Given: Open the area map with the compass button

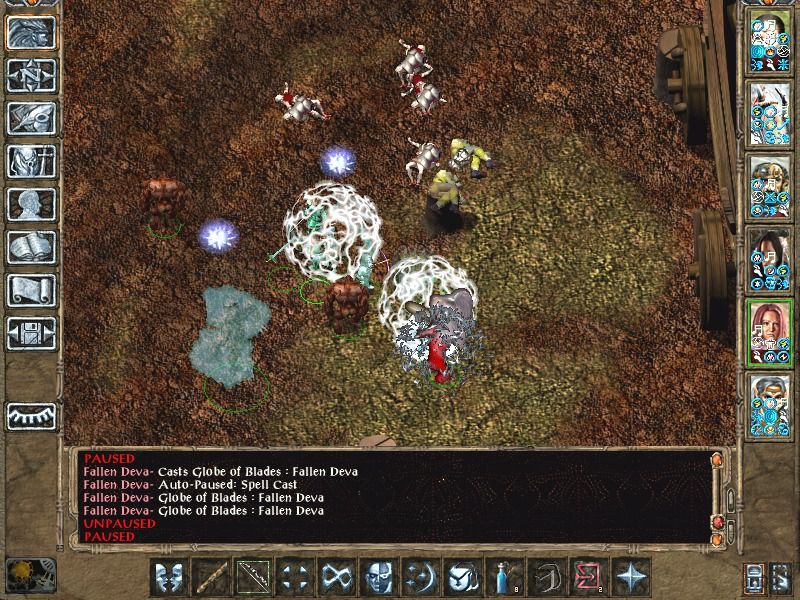Looking at the screenshot, I should (x=31, y=75).
